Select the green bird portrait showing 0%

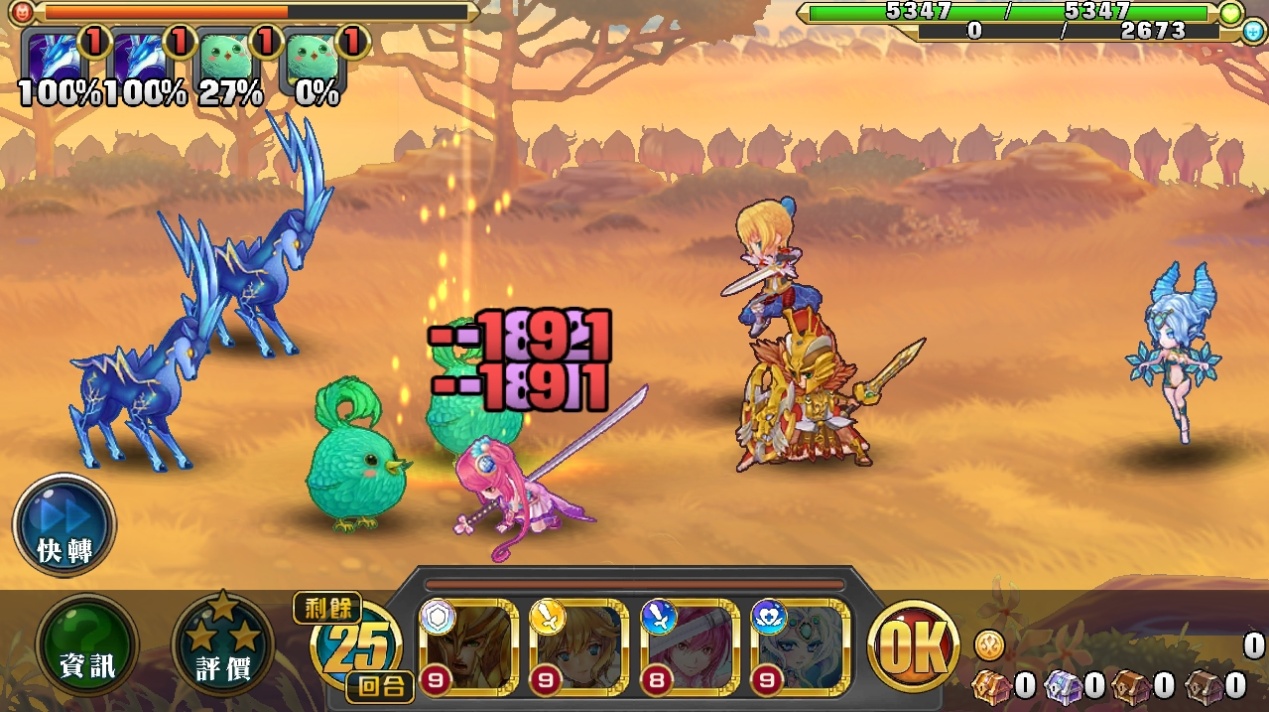click(x=313, y=56)
